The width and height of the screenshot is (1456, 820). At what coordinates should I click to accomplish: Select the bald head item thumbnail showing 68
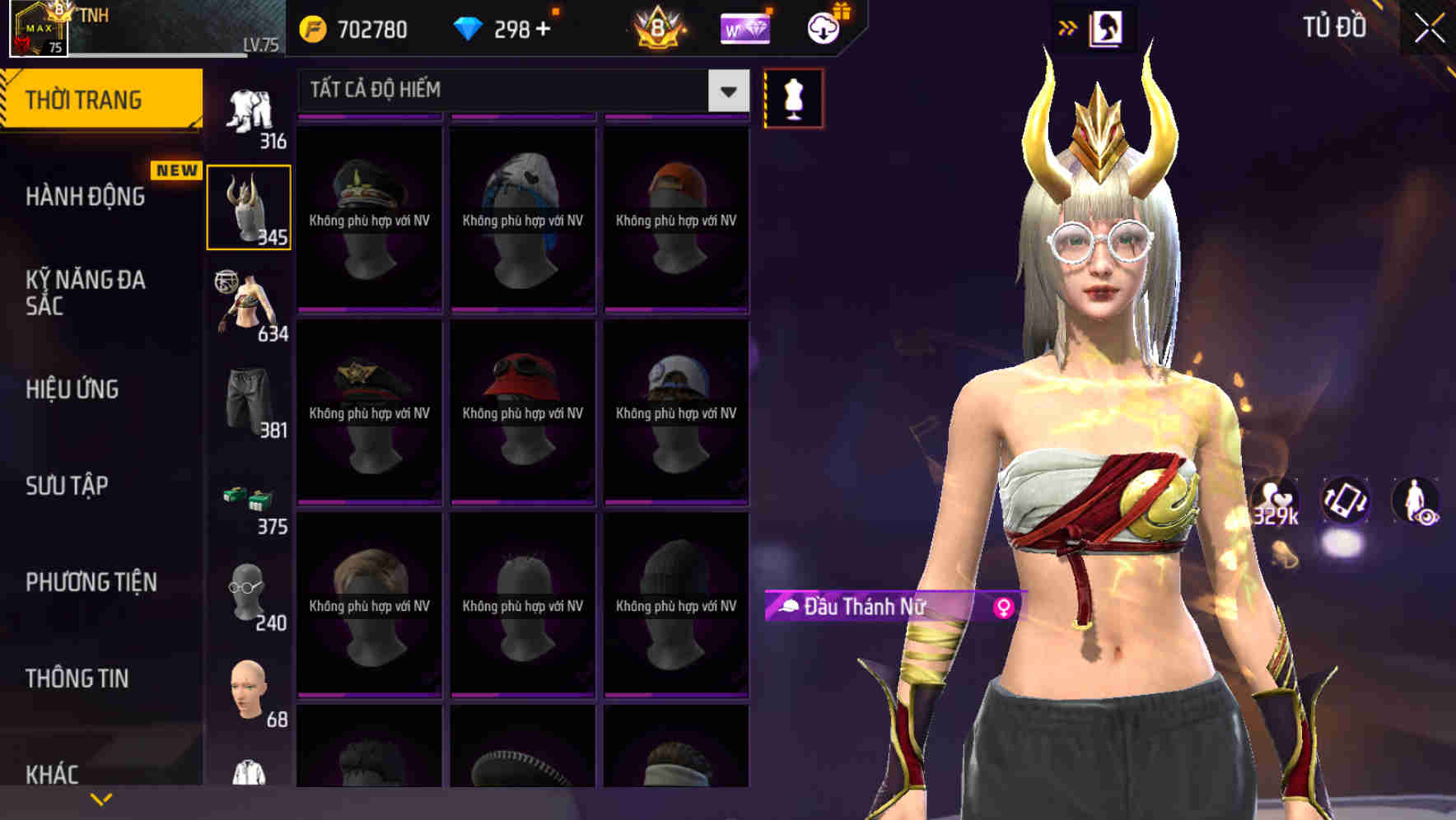249,690
